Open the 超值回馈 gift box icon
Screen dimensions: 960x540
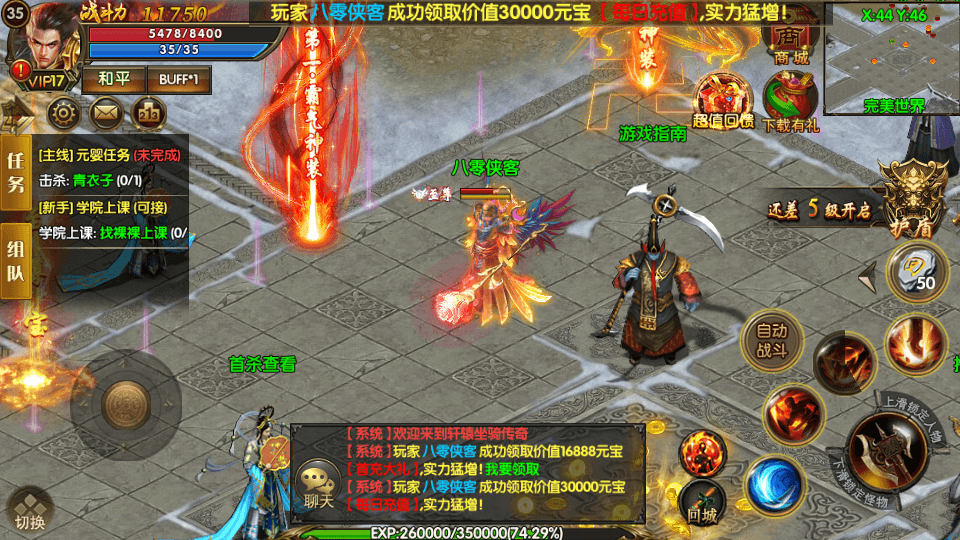[x=723, y=98]
